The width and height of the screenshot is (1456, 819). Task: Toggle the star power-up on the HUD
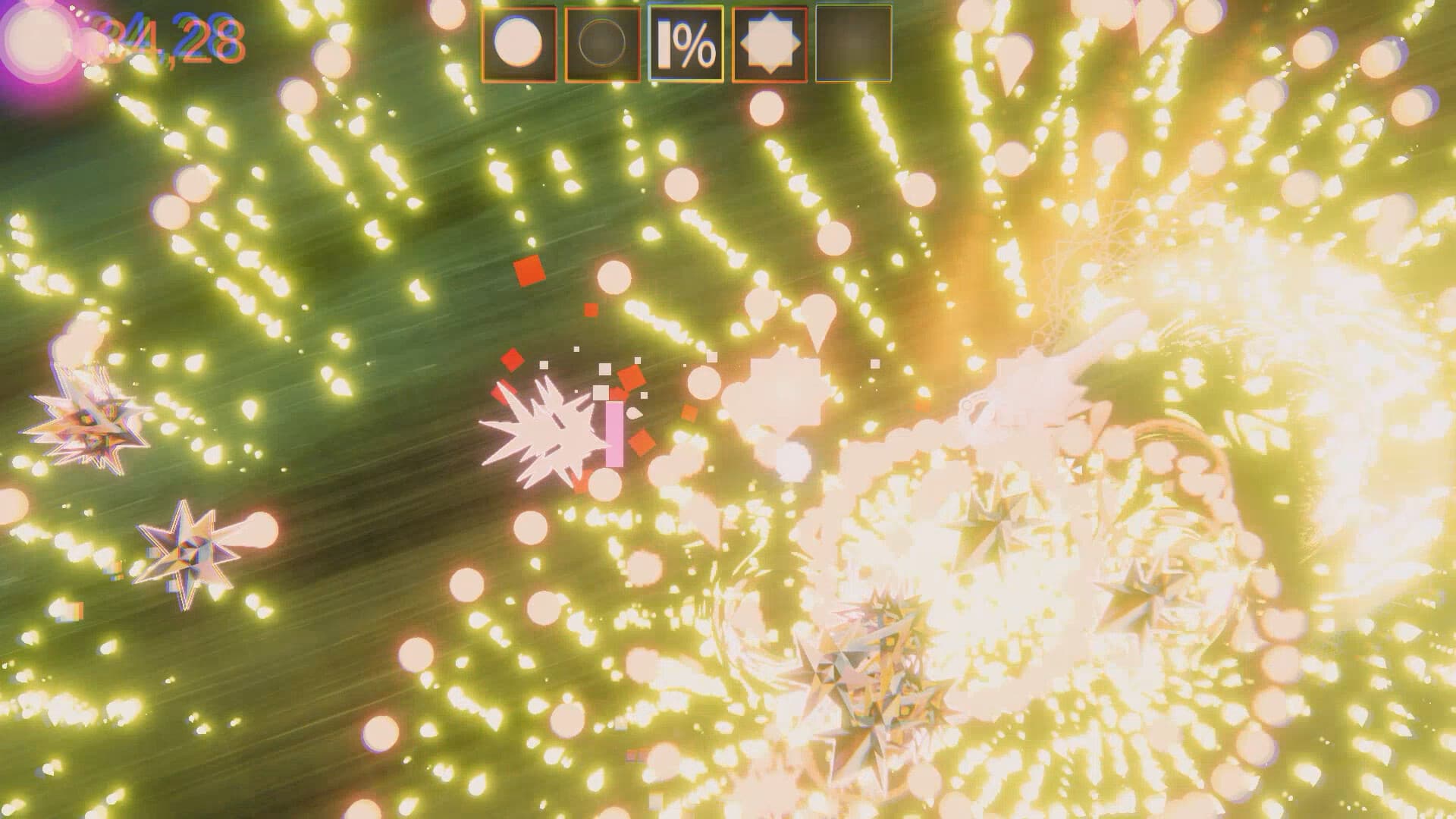click(x=768, y=42)
